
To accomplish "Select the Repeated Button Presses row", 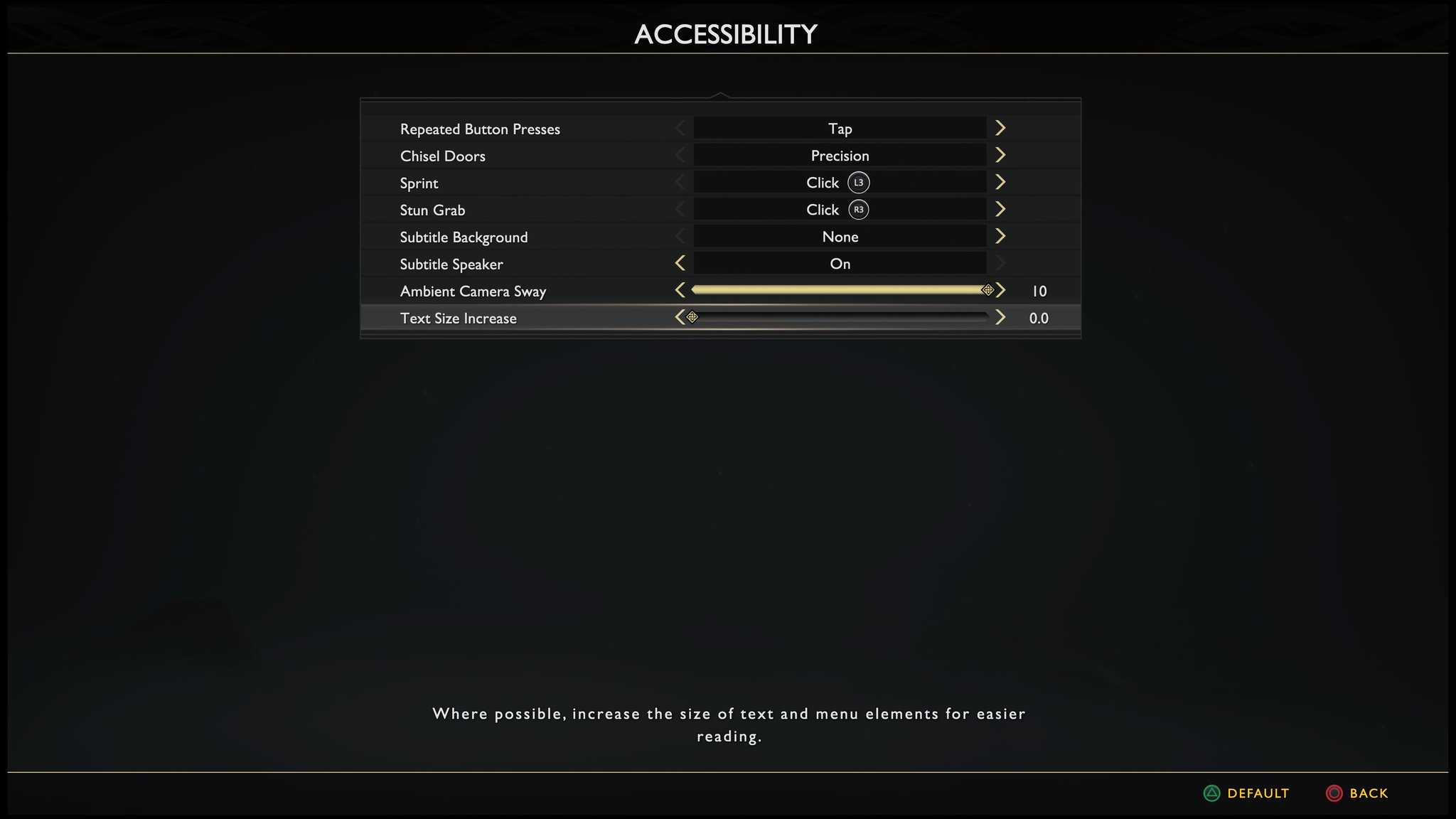I will (480, 129).
